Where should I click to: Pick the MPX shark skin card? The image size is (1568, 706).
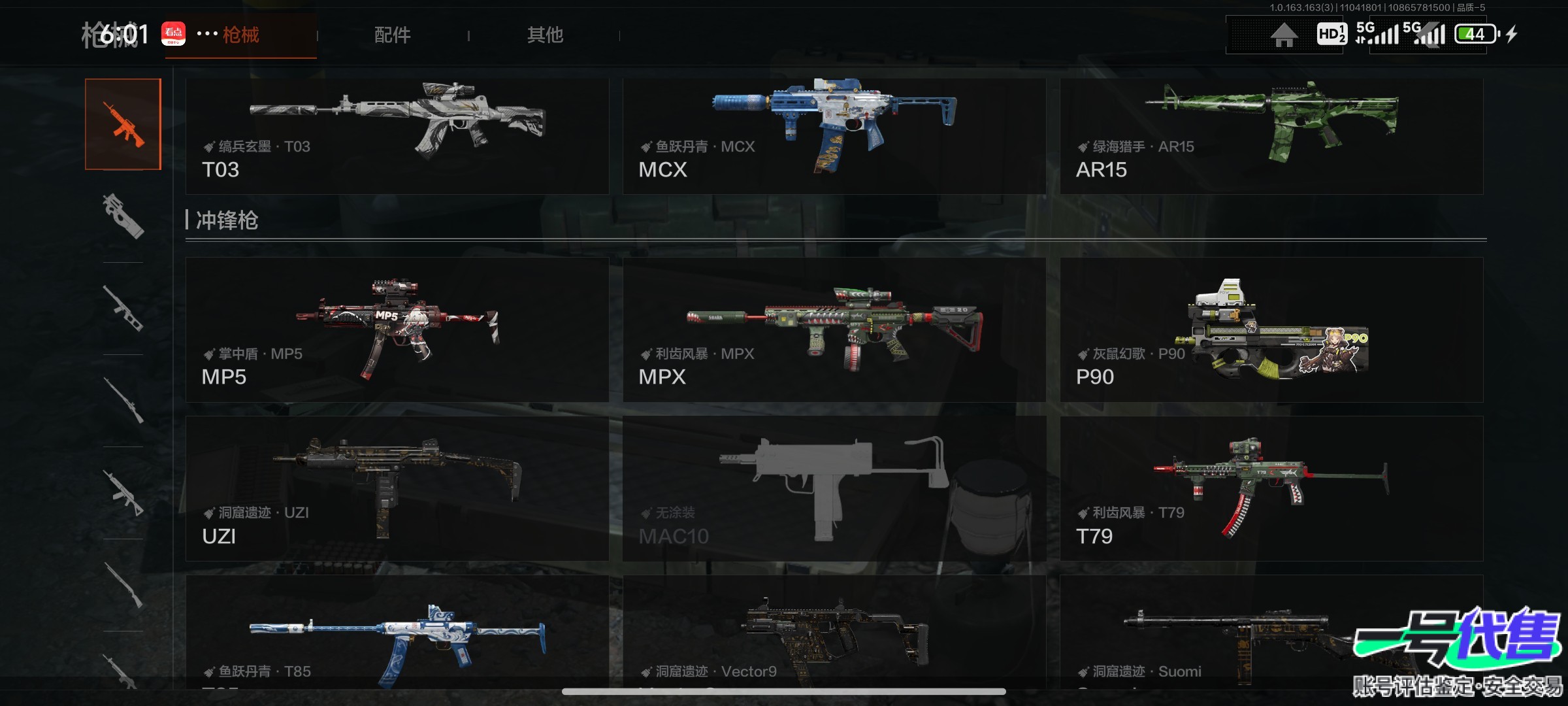[834, 329]
